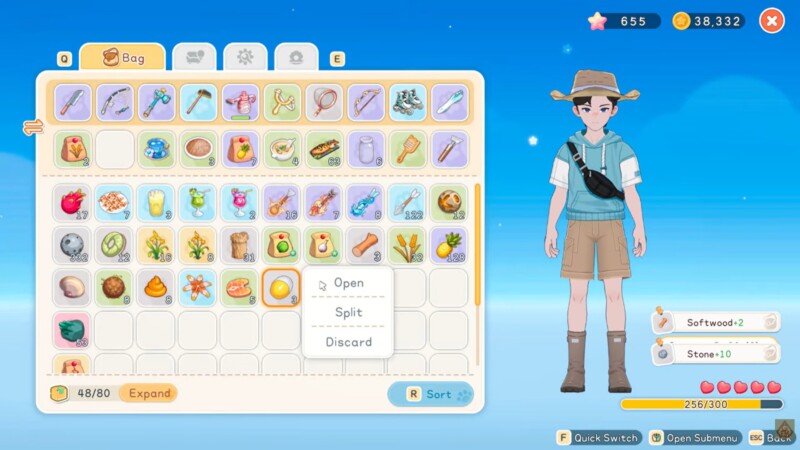The width and height of the screenshot is (800, 450).
Task: Select the empty glass jar slot
Action: 366,149
